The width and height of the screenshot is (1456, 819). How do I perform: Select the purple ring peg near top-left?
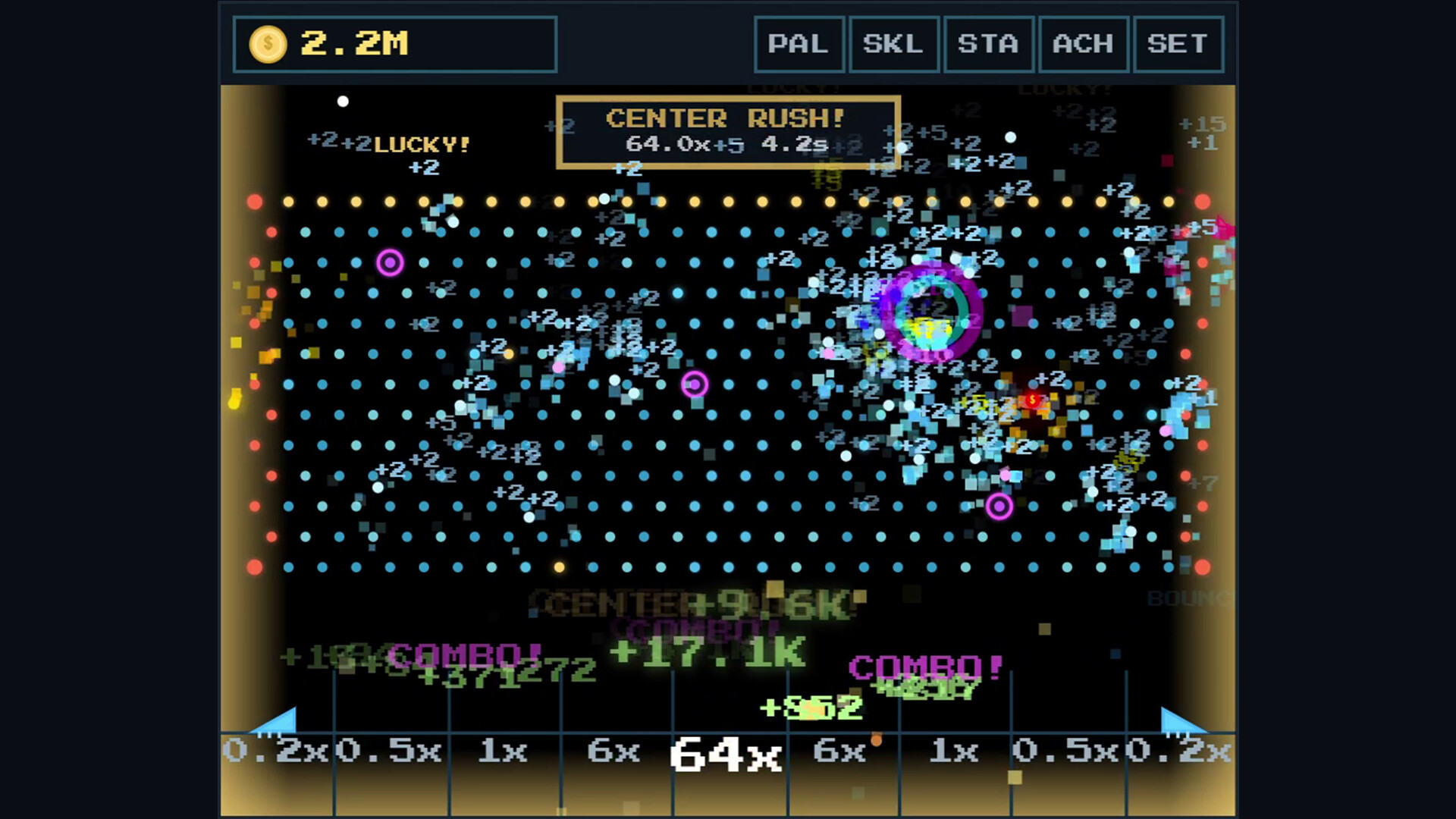(390, 262)
